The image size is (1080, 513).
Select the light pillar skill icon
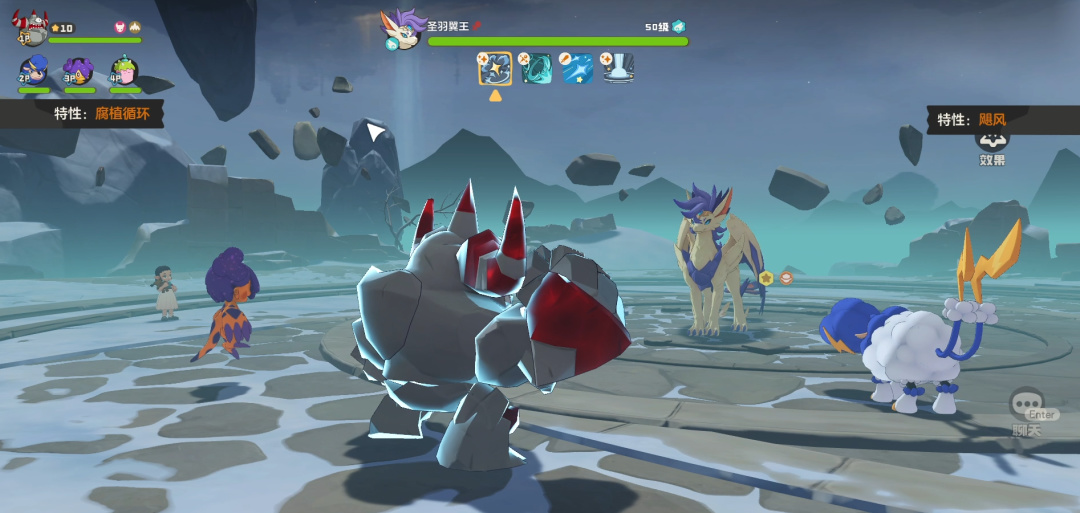pyautogui.click(x=618, y=68)
